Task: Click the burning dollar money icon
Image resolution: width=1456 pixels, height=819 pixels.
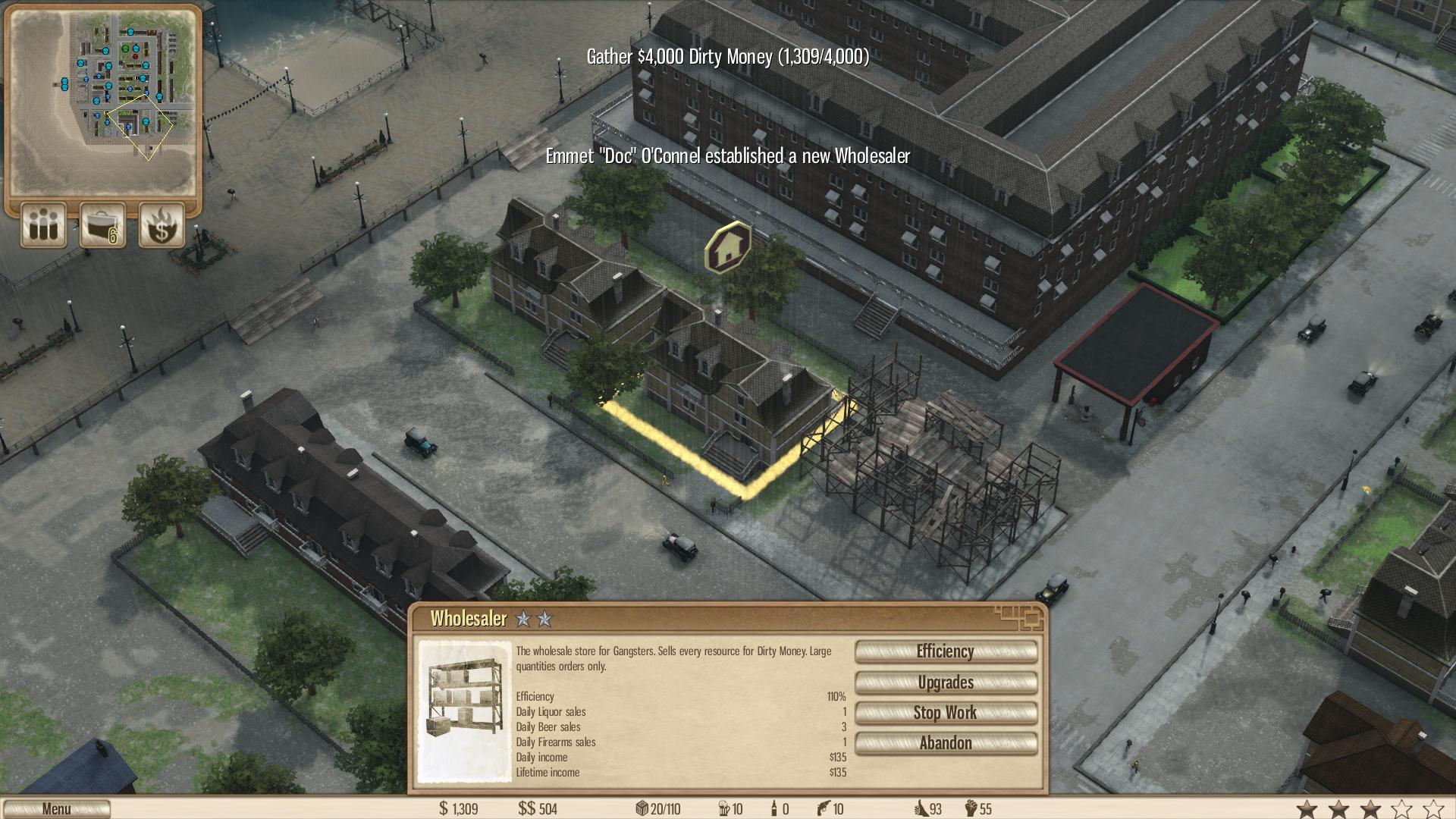Action: click(x=161, y=225)
